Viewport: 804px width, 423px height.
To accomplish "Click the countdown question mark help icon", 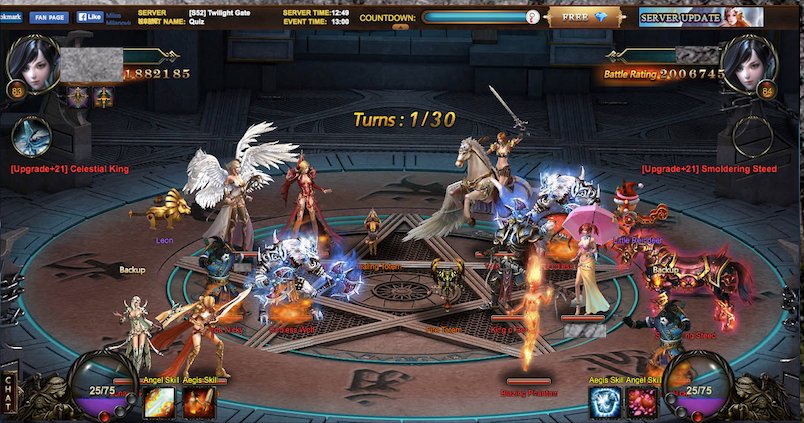I will [x=532, y=17].
